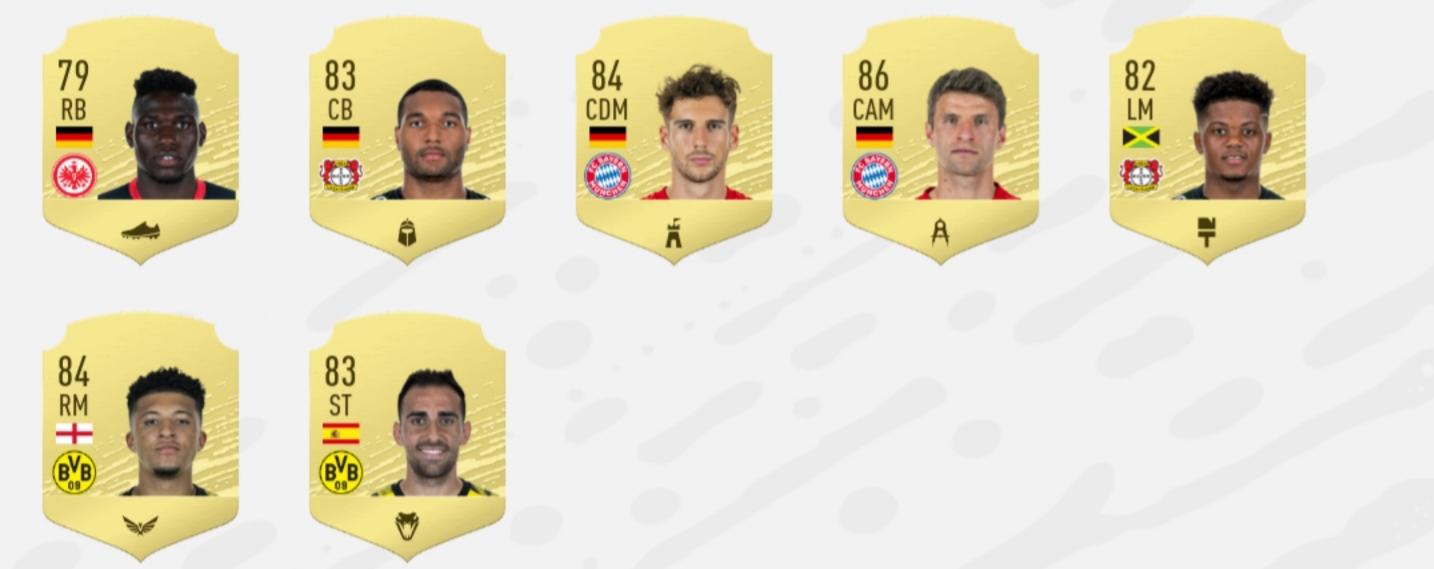
Task: Choose the 84-rated RM Dortmund card
Action: coord(140,436)
